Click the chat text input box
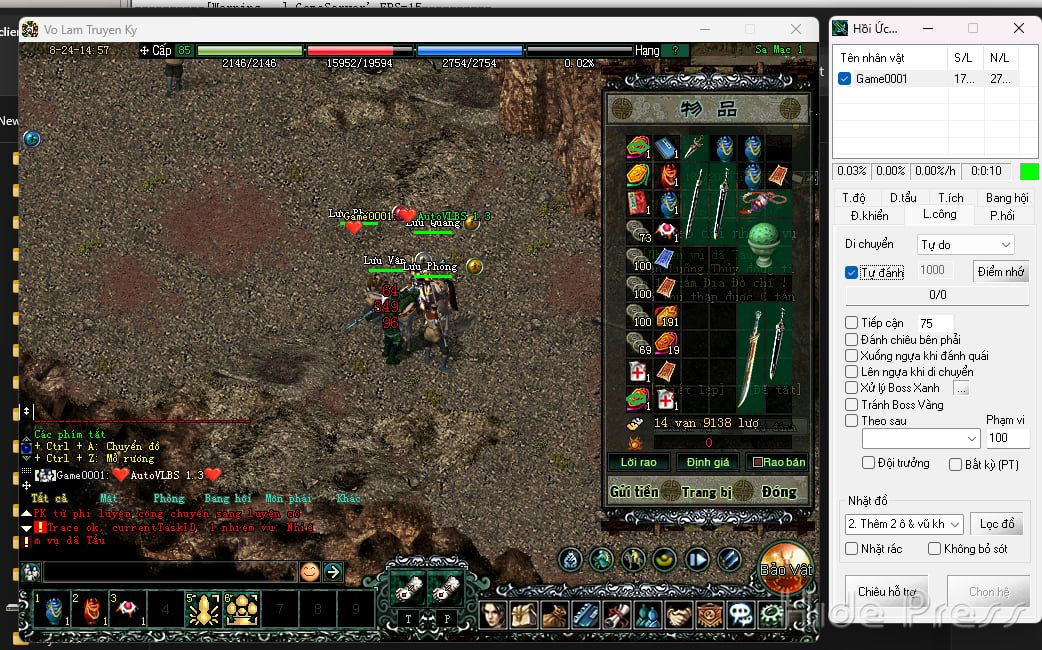The image size is (1042, 650). [x=170, y=572]
